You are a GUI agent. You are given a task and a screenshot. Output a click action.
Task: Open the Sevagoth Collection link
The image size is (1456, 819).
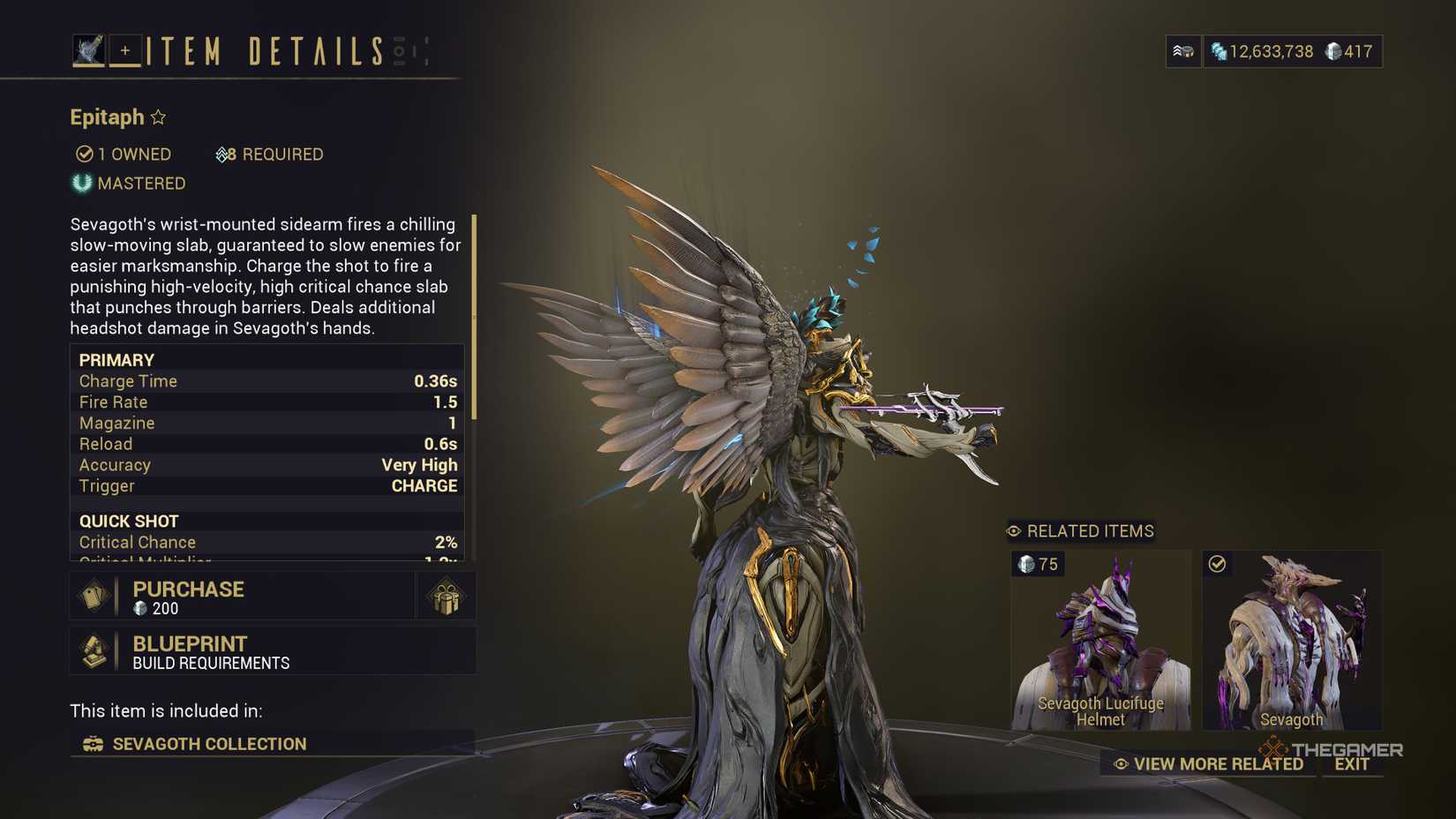(x=208, y=744)
